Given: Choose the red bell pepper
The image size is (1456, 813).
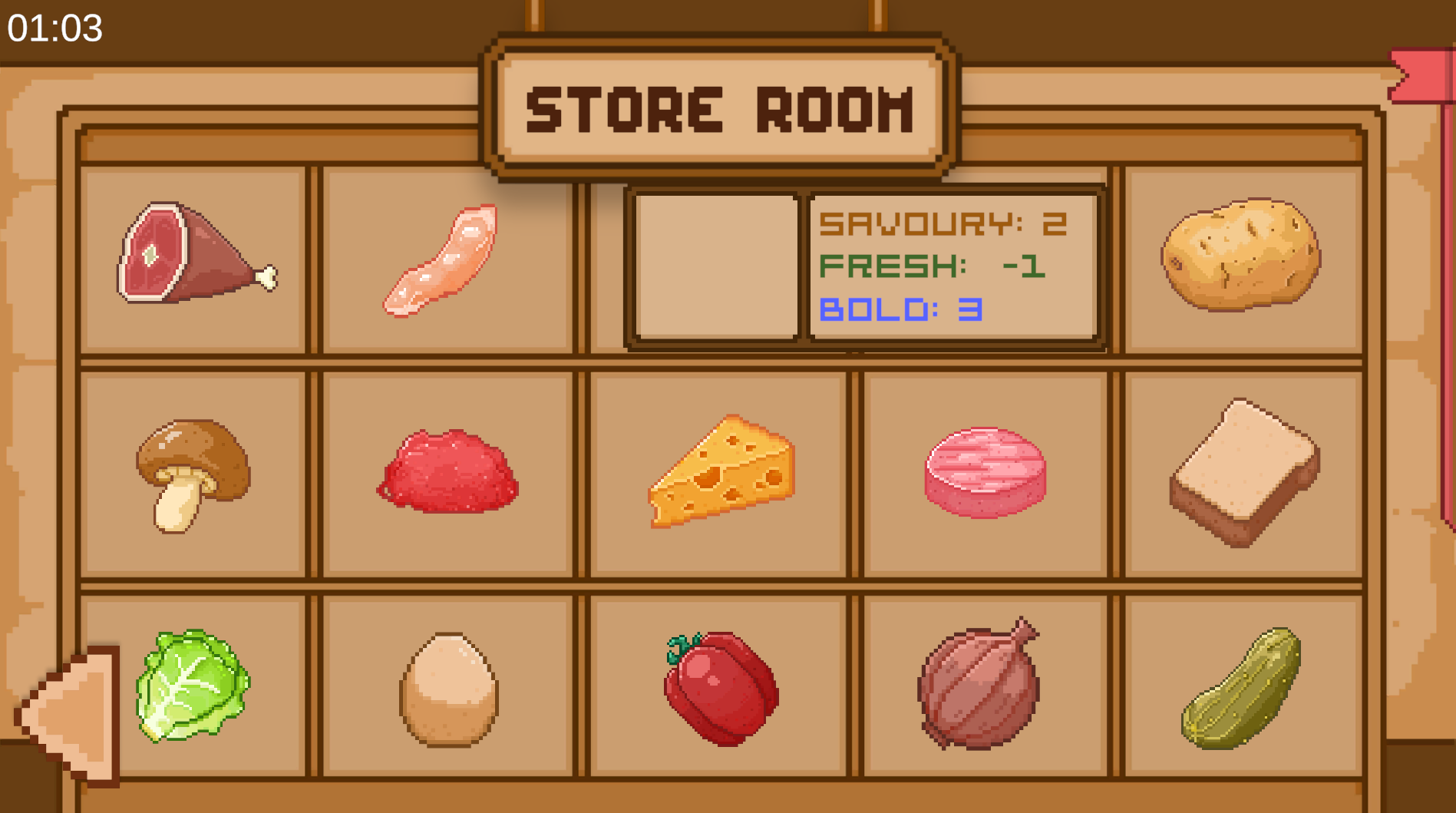Looking at the screenshot, I should [720, 687].
